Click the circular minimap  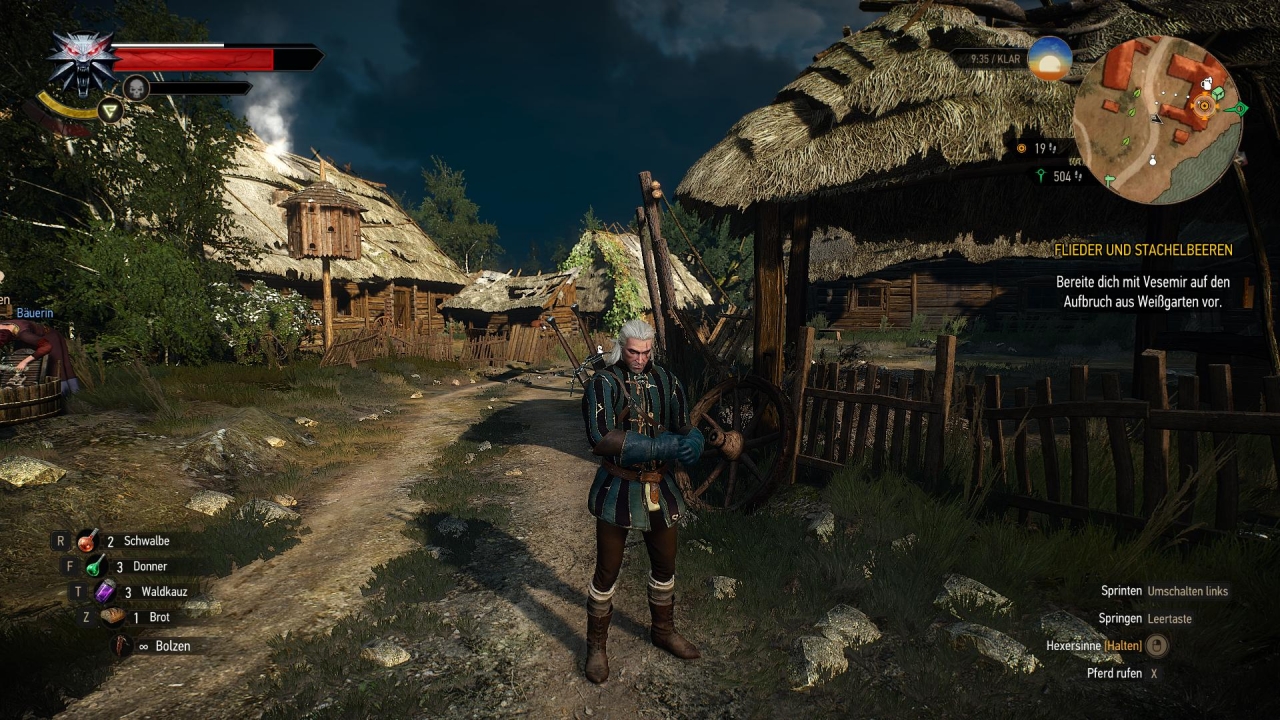click(1157, 120)
